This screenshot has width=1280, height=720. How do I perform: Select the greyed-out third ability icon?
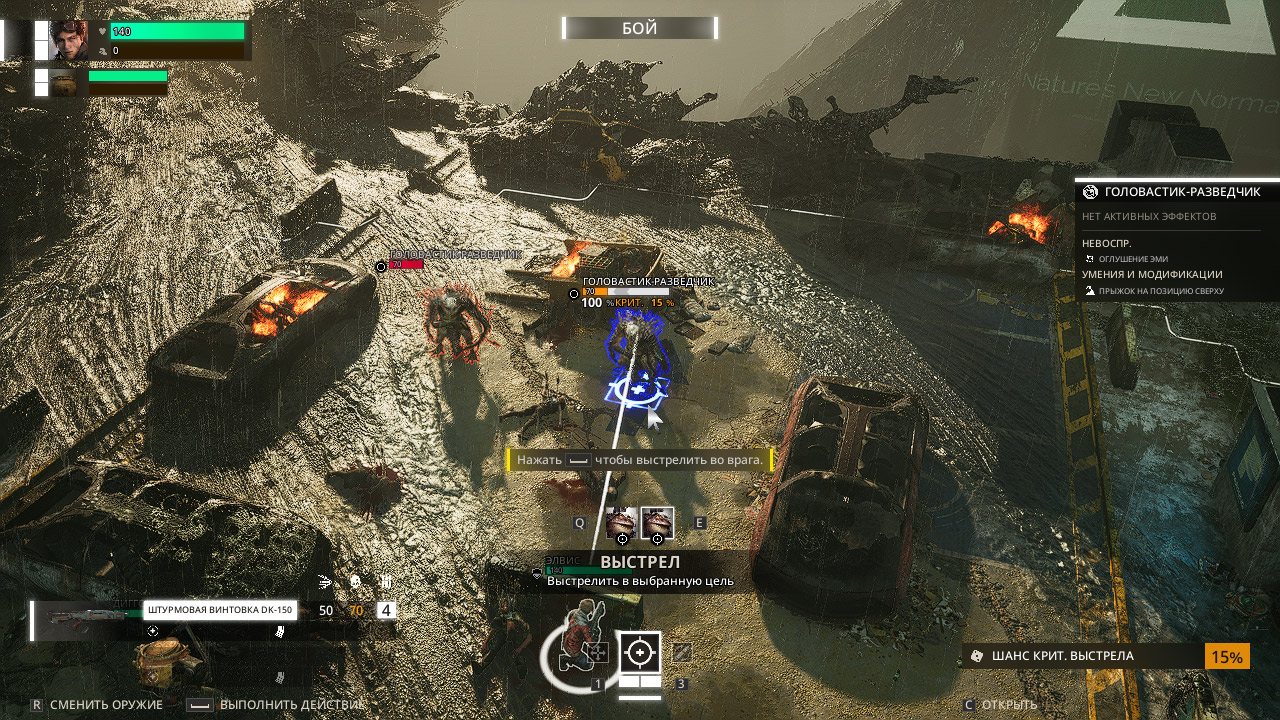coord(682,652)
